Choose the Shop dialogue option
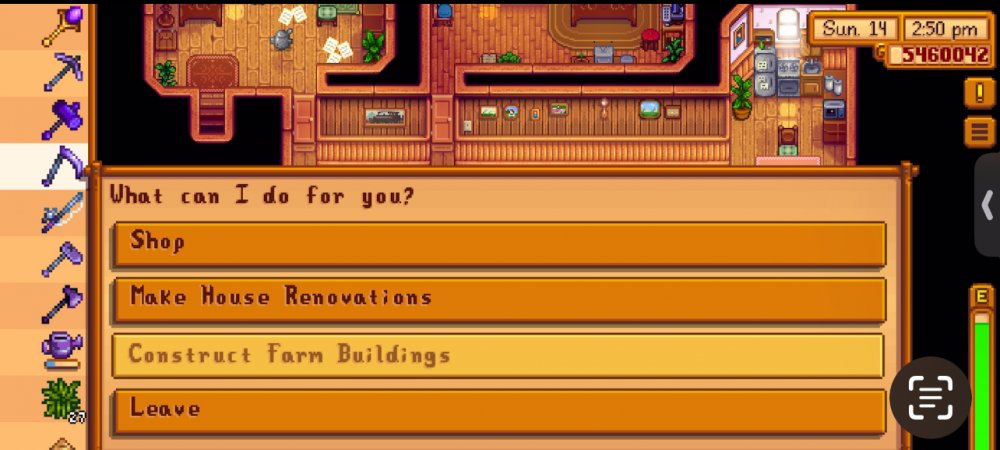 [498, 243]
